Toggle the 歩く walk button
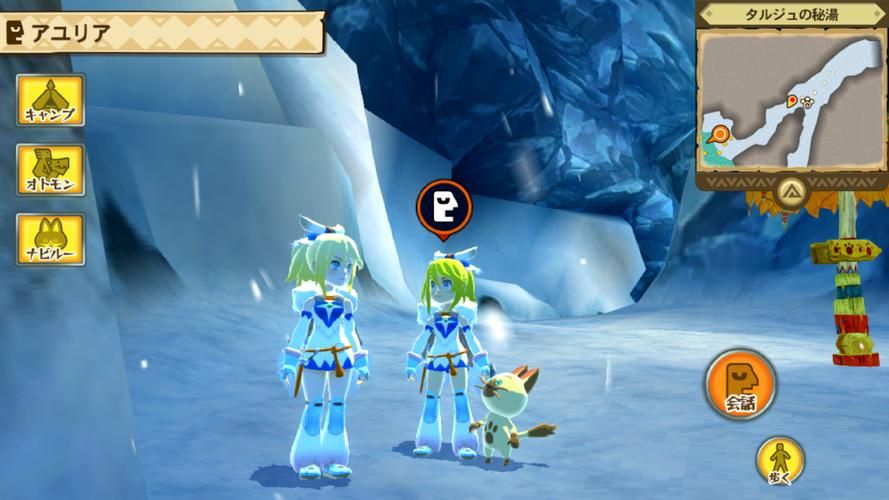This screenshot has width=889, height=500. [x=780, y=460]
